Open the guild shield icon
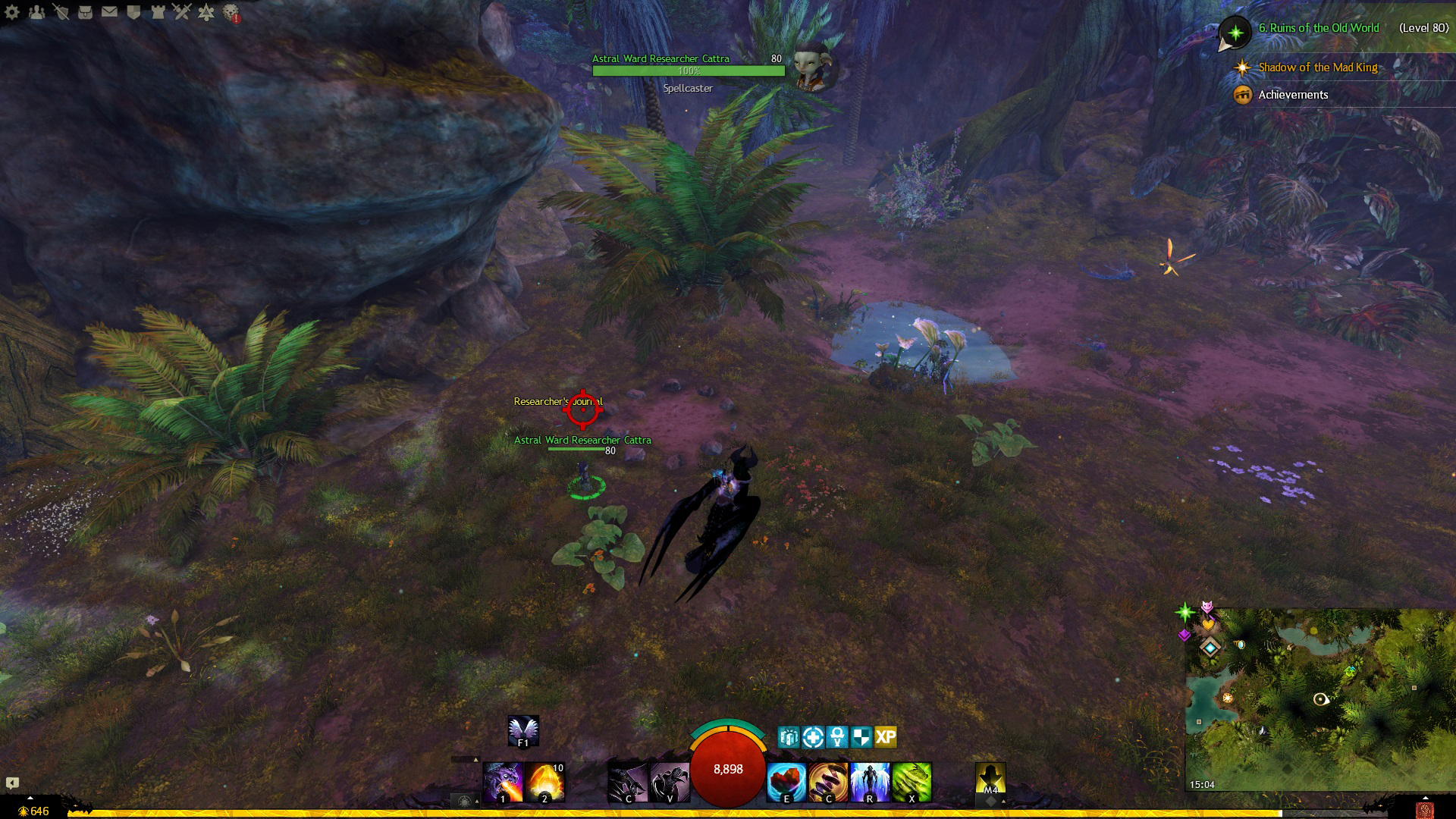Image resolution: width=1456 pixels, height=819 pixels. [134, 12]
